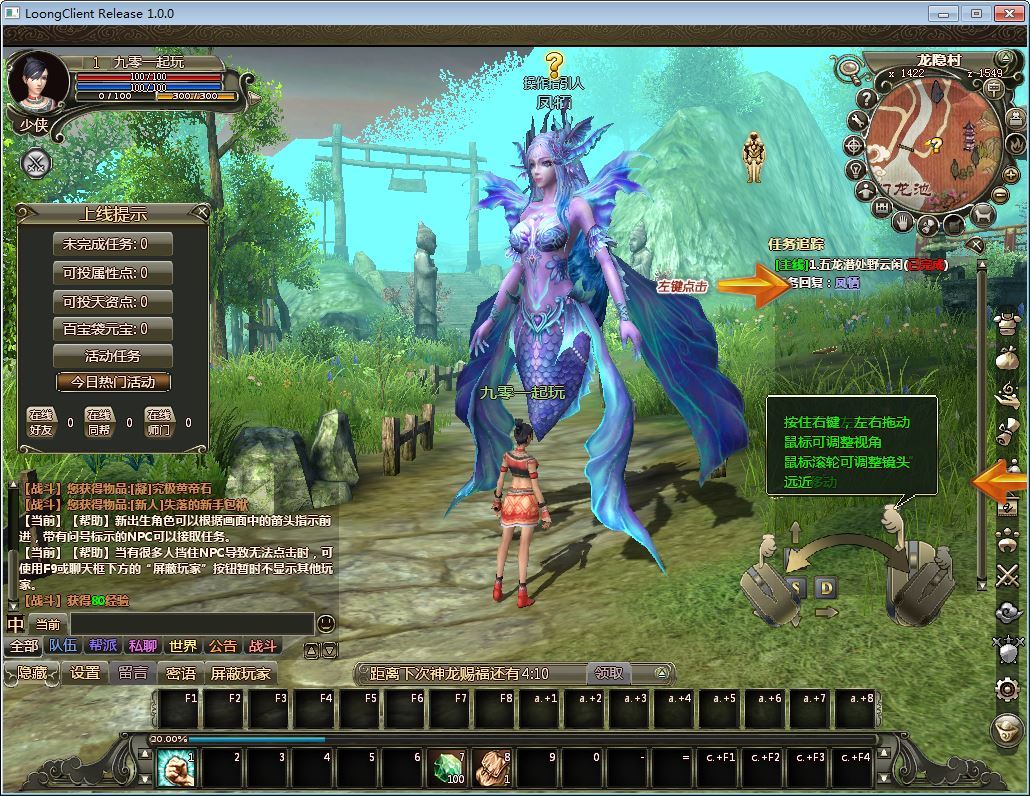Open the 未完成任务 unfinished quests entry

coord(112,244)
